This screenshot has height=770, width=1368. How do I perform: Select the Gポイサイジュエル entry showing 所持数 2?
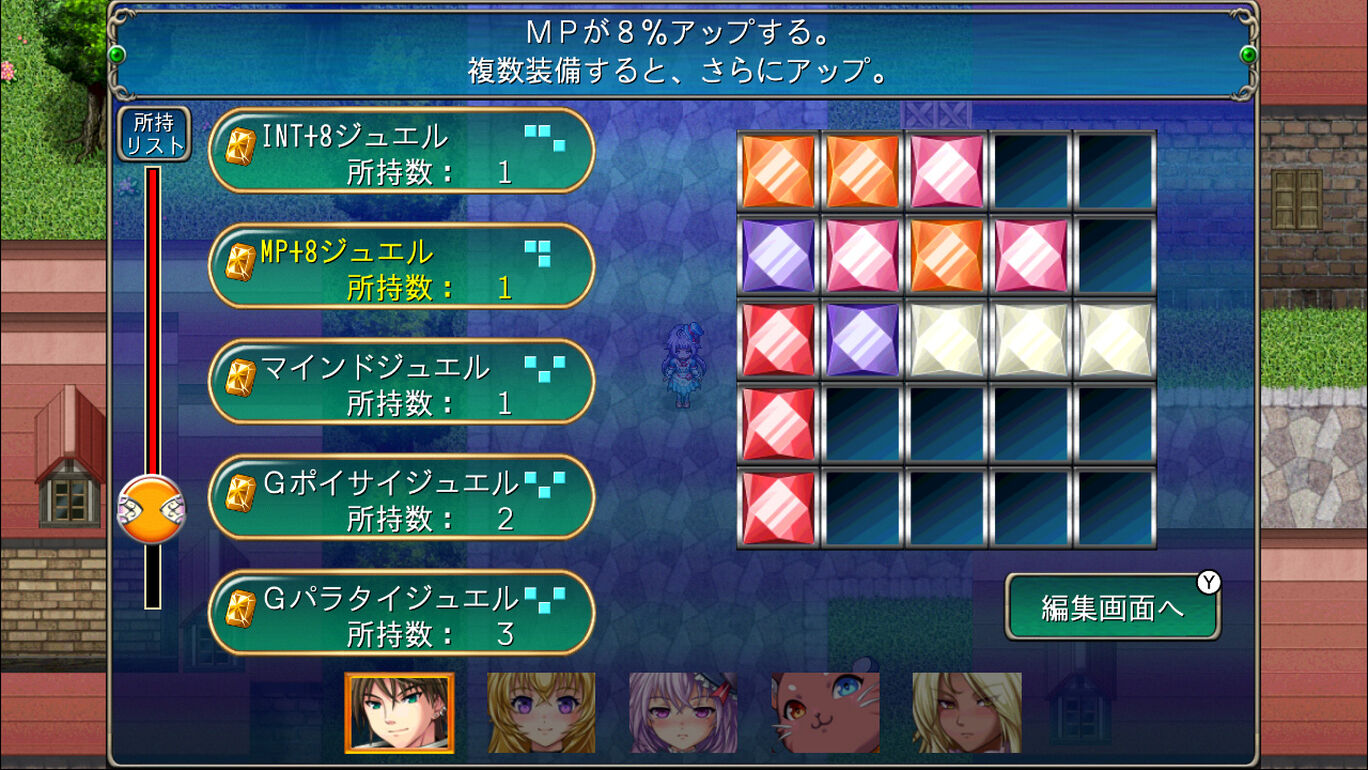click(400, 498)
